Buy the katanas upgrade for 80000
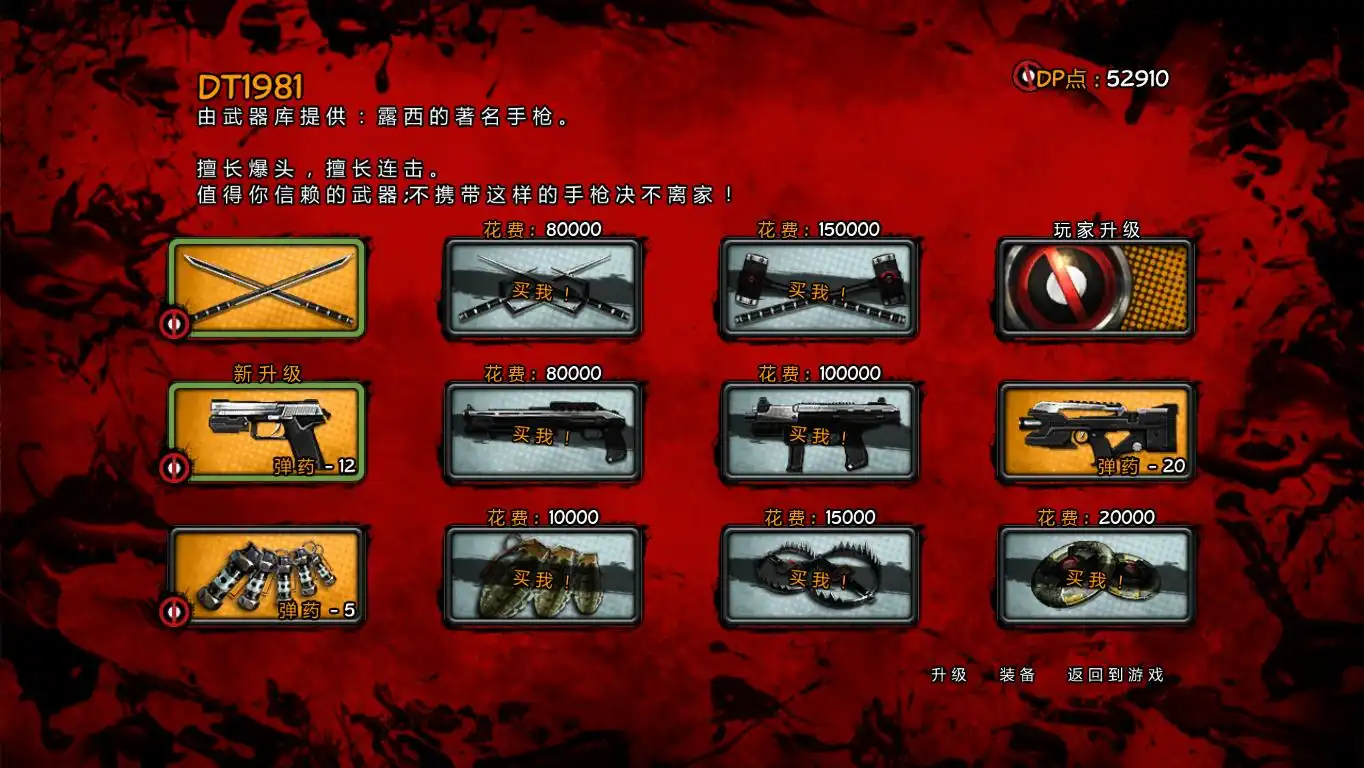Screen dimensions: 1364x768 (542, 288)
